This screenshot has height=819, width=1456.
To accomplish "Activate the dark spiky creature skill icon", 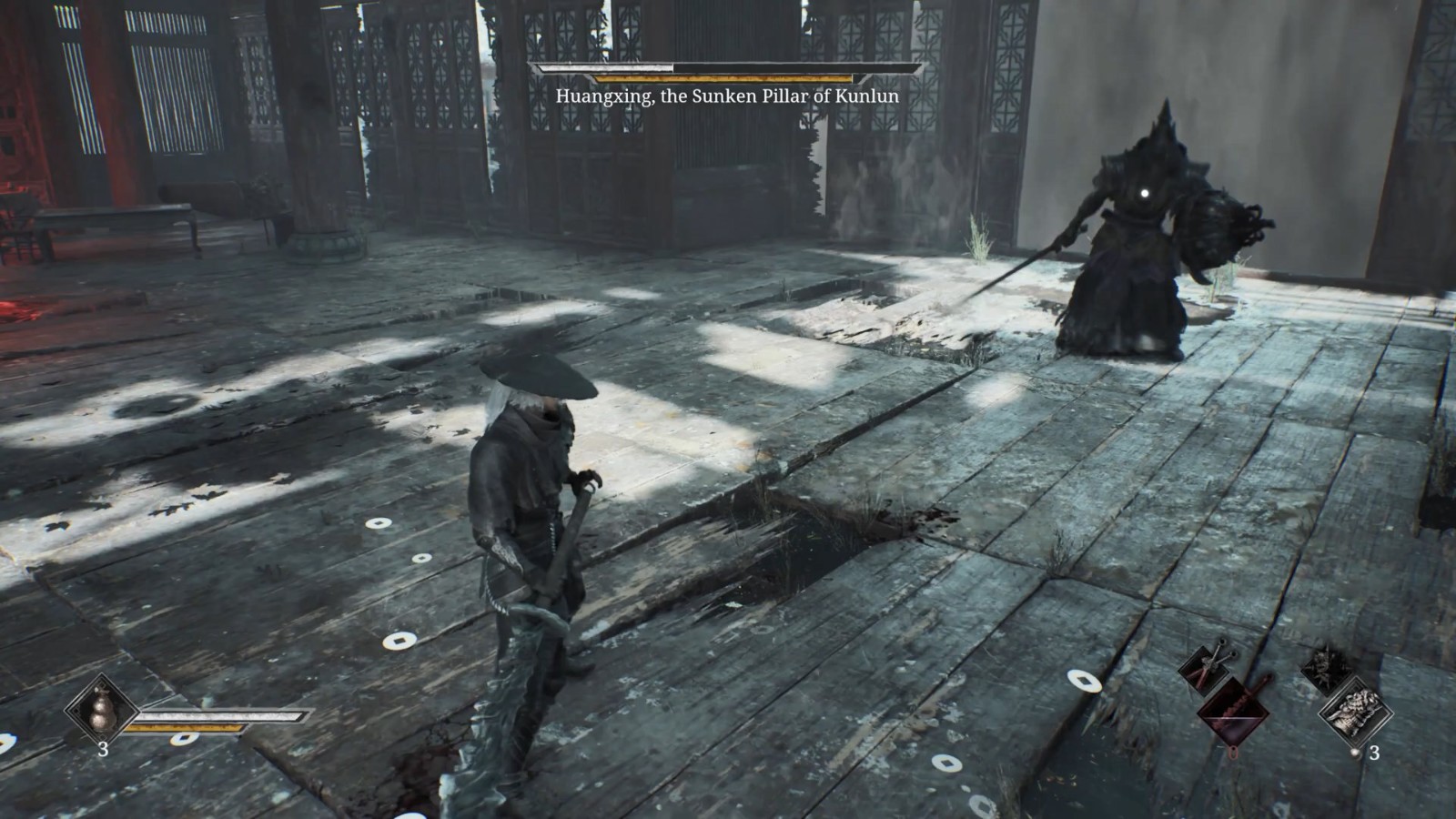I will pyautogui.click(x=1327, y=665).
